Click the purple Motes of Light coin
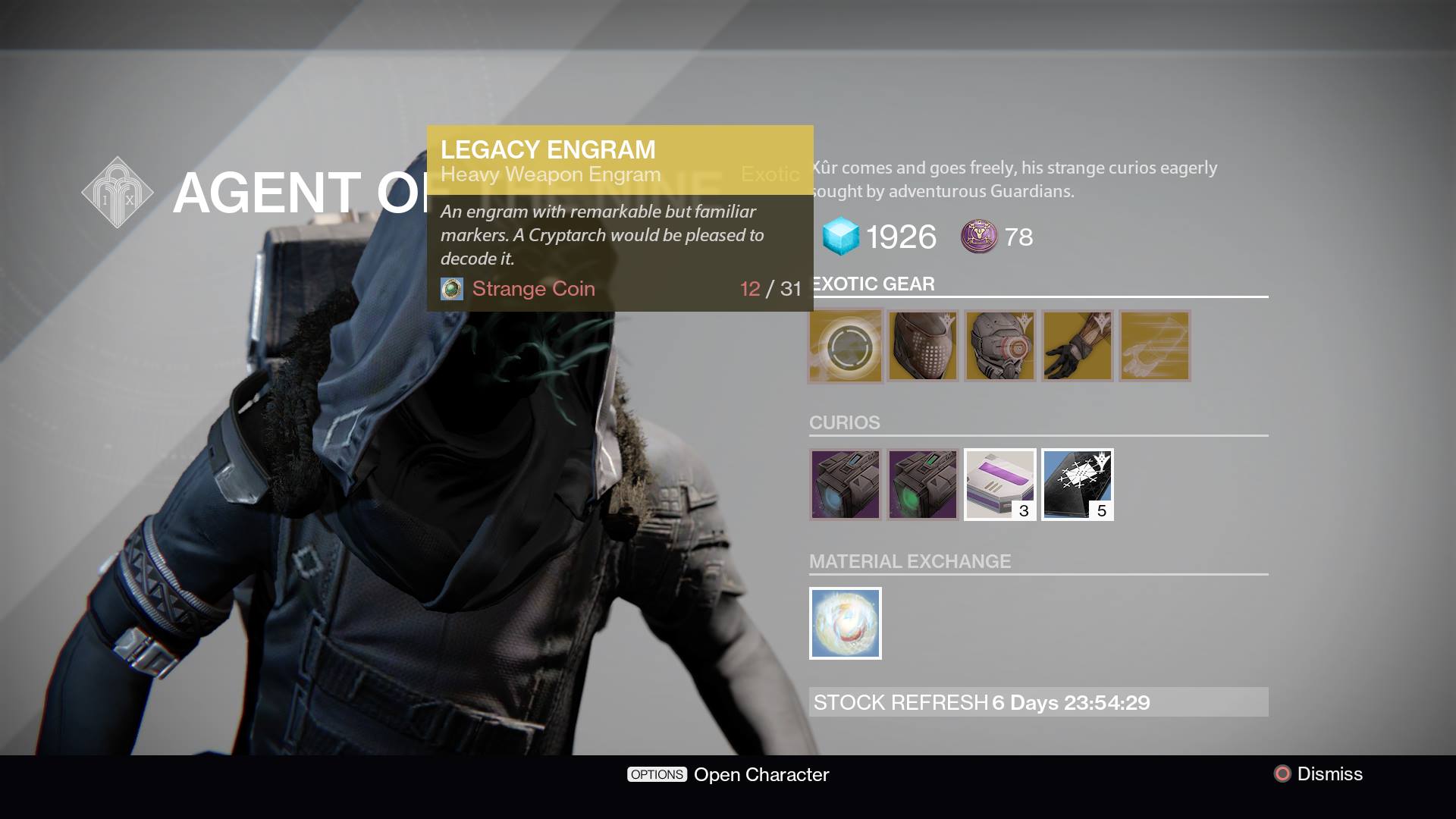Viewport: 1456px width, 819px height. coord(979,237)
